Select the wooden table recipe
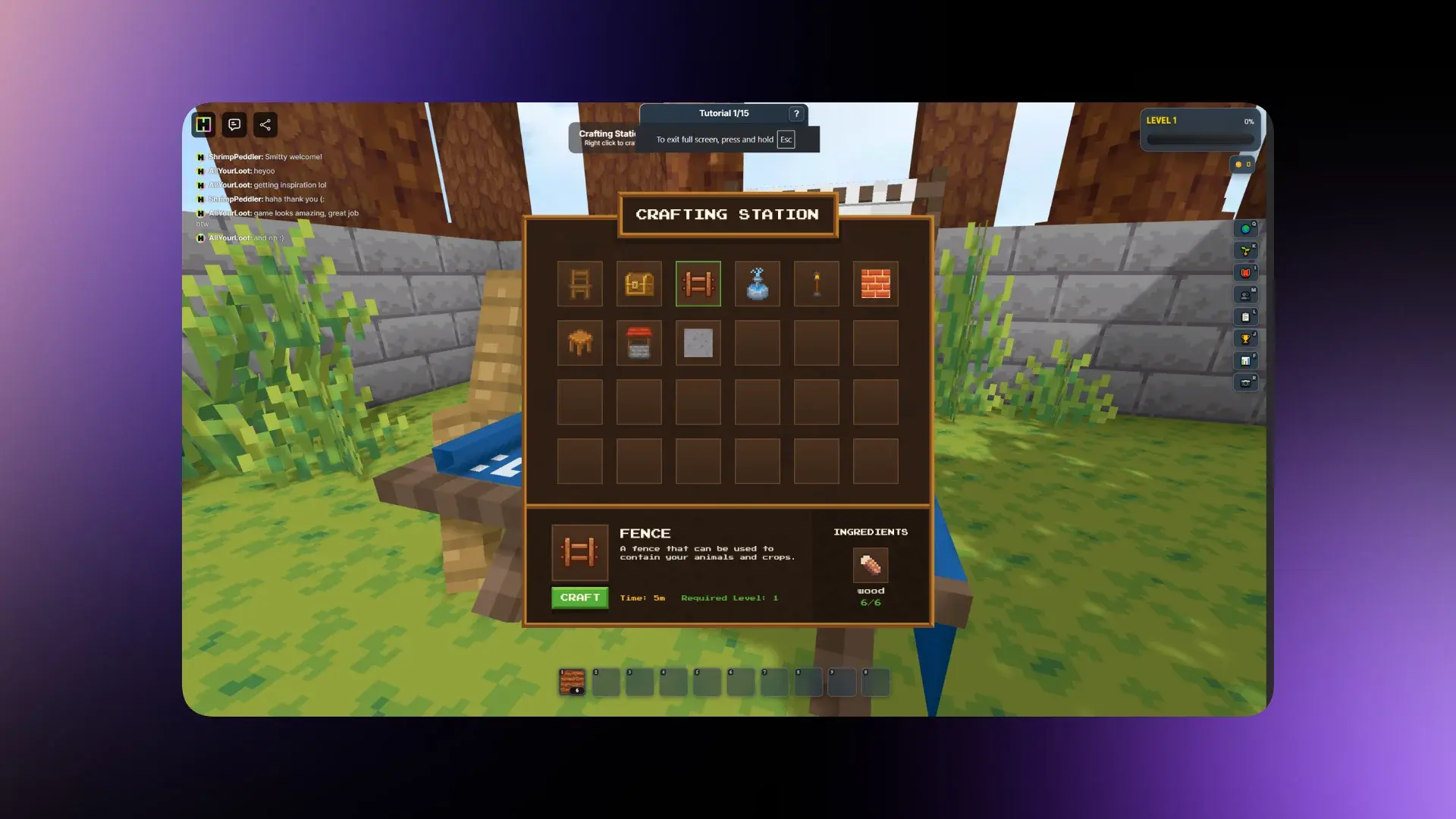This screenshot has height=819, width=1456. point(580,343)
